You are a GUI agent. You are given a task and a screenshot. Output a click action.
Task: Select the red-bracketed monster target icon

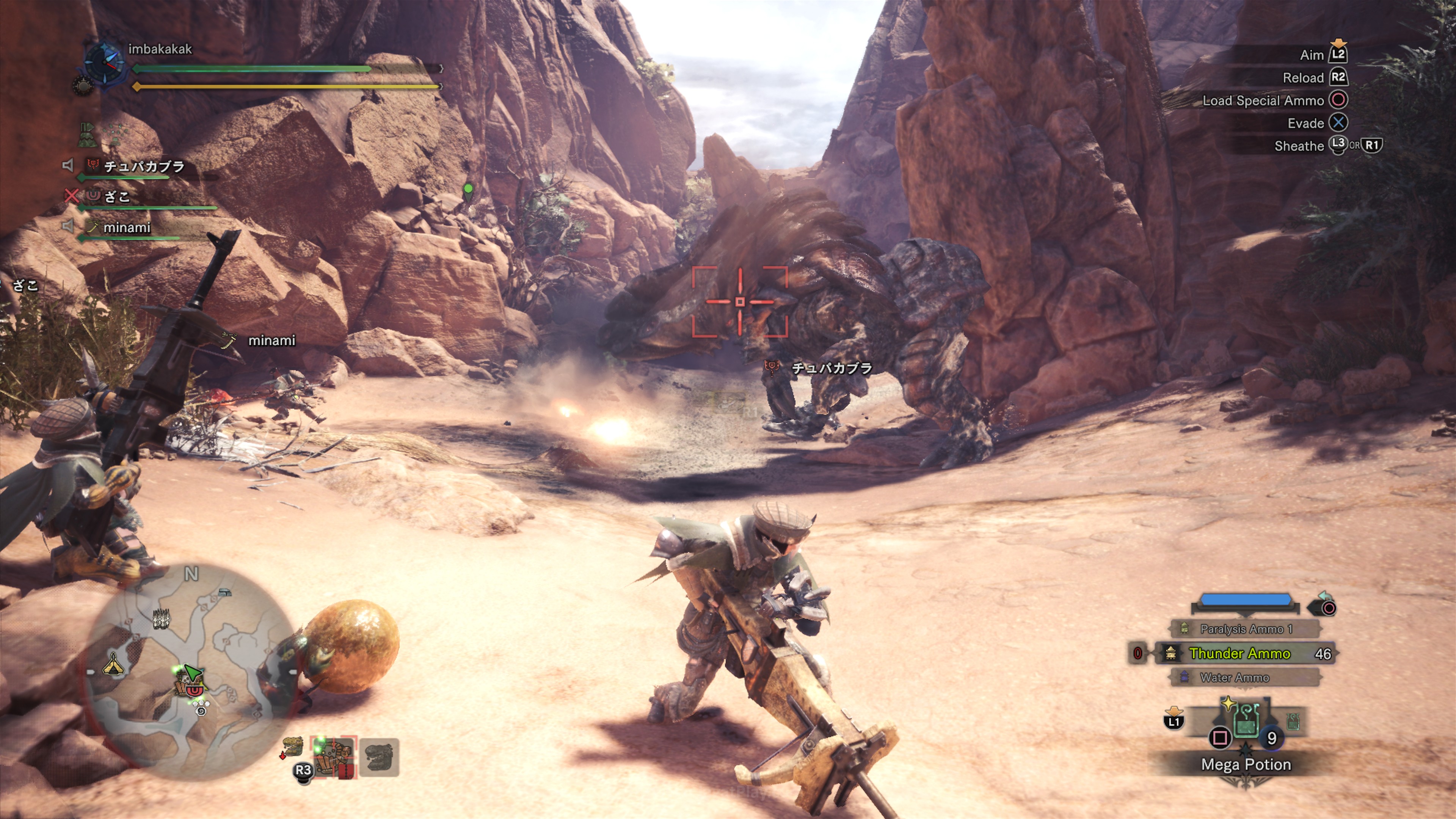click(334, 757)
